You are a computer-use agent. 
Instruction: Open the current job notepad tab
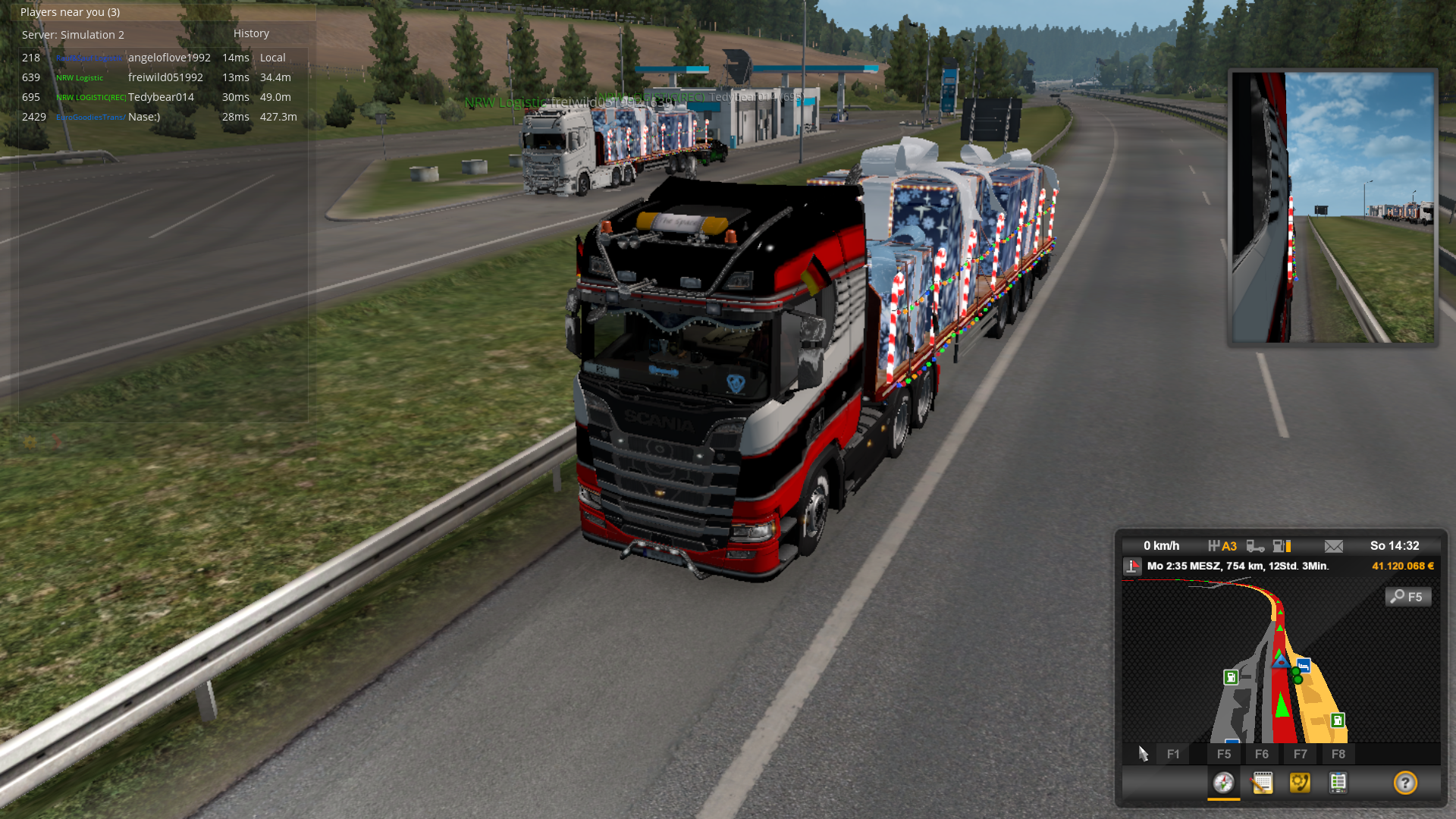coord(1262,783)
